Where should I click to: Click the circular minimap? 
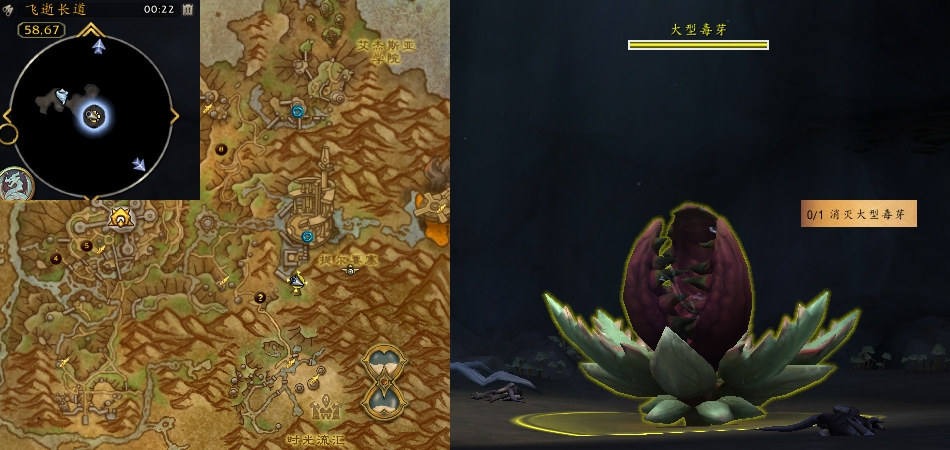(93, 116)
